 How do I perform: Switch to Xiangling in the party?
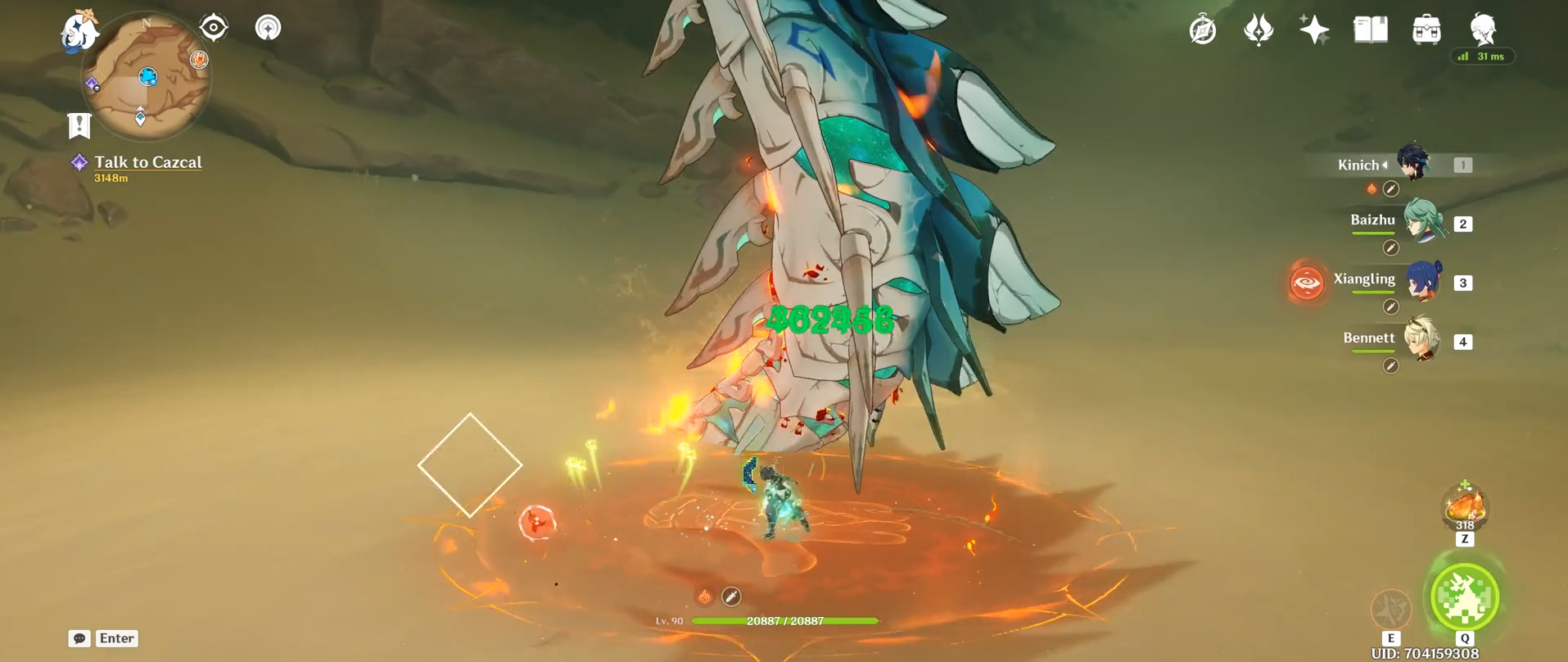pyautogui.click(x=1423, y=281)
